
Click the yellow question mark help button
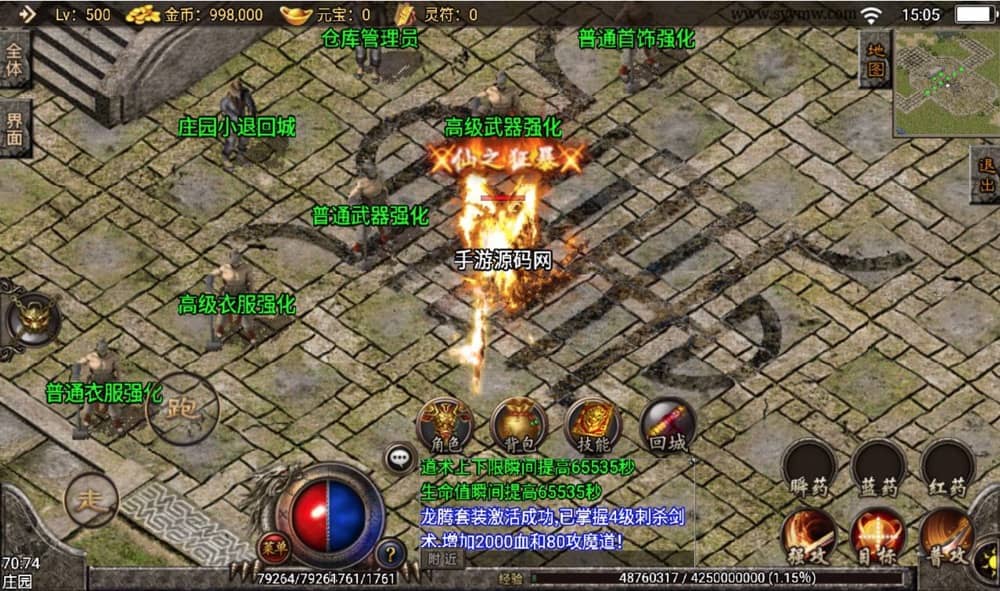tap(391, 551)
